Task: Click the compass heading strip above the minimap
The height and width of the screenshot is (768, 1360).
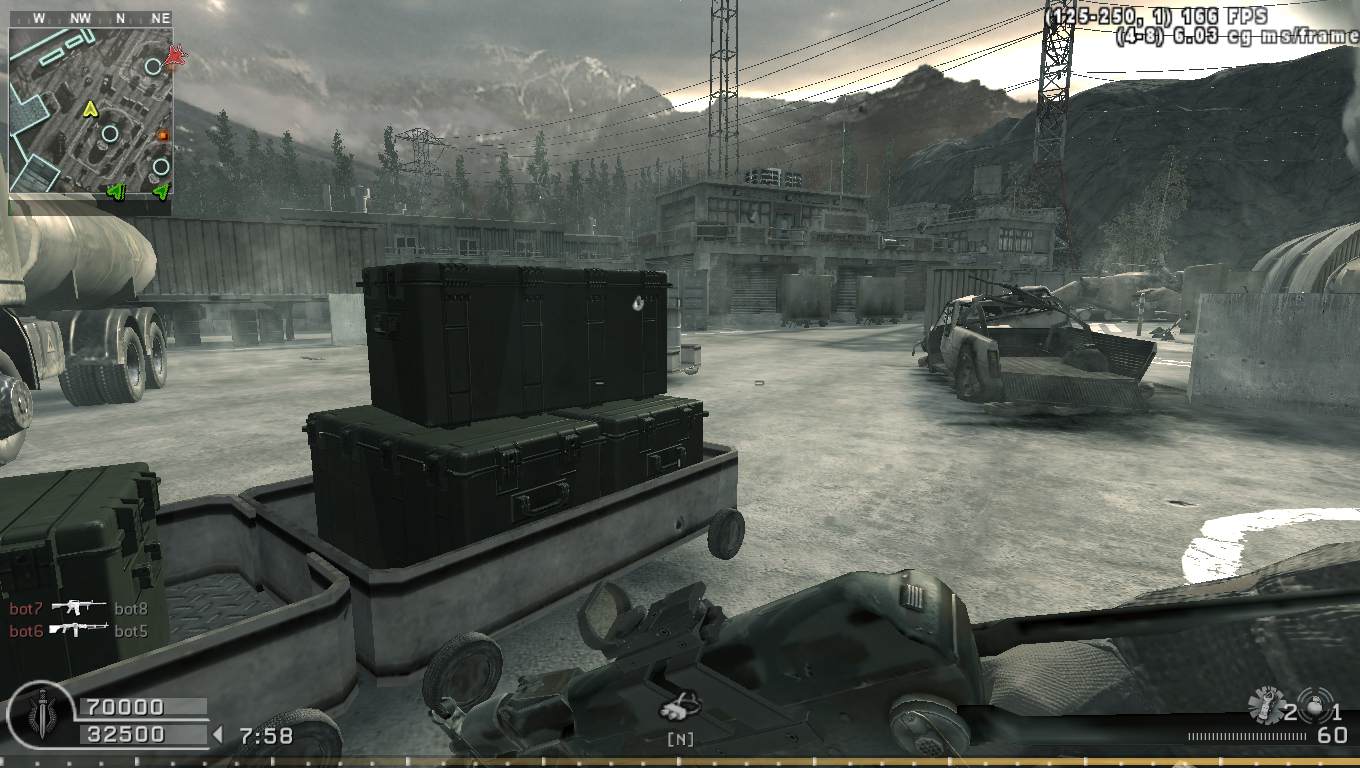Action: 90,18
